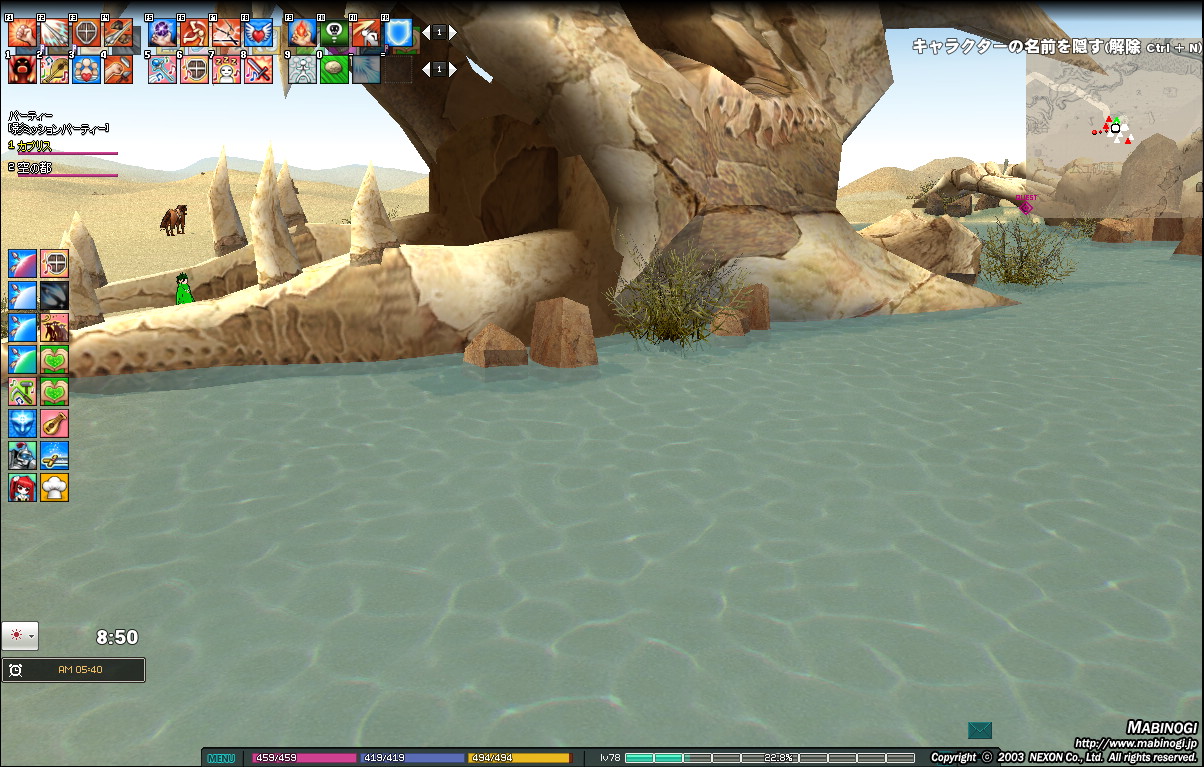Use the lute music skill in slot 2
Screen dimensions: 1204x767
click(x=54, y=69)
